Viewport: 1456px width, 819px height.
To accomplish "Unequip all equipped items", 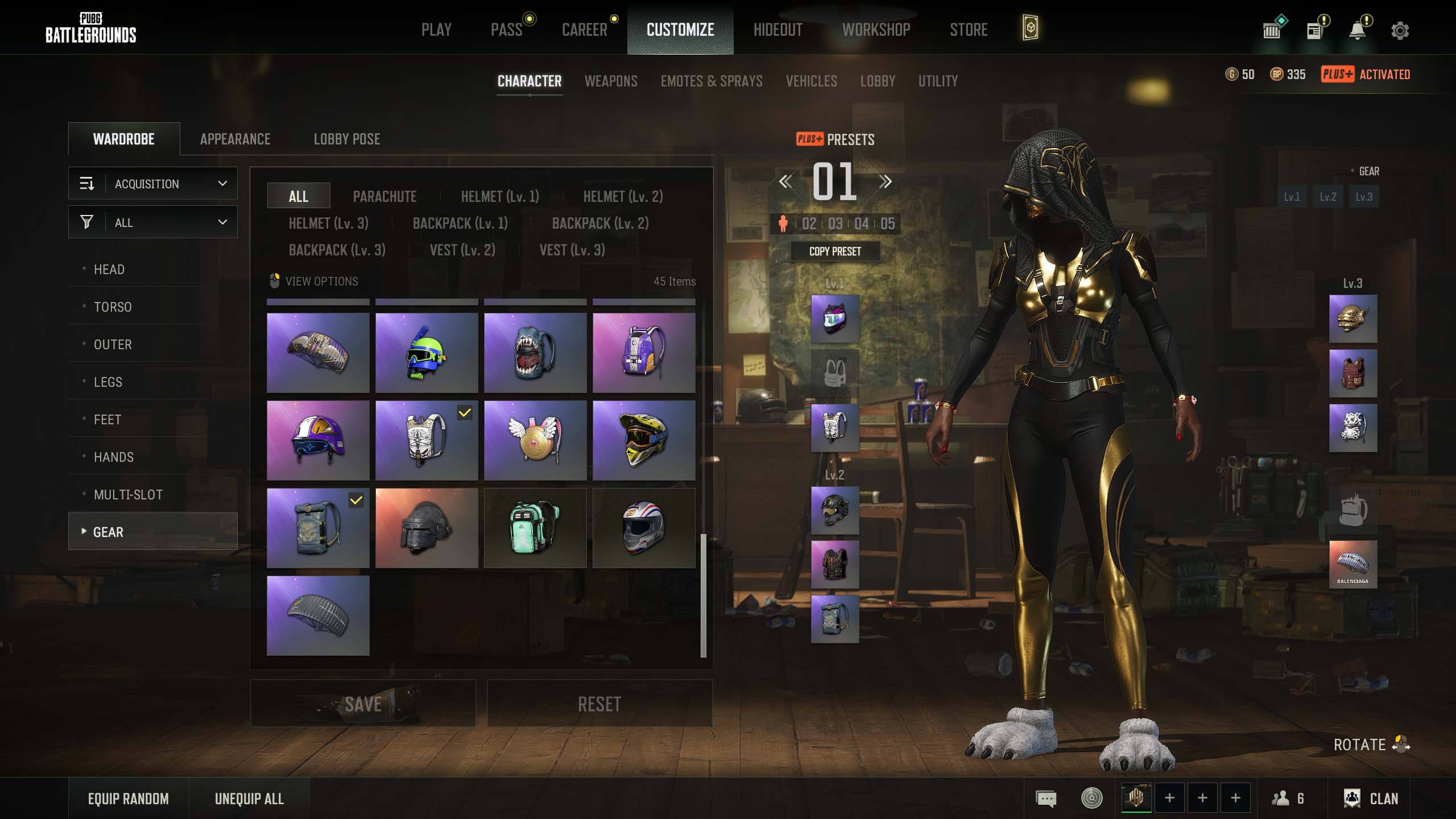I will [249, 799].
